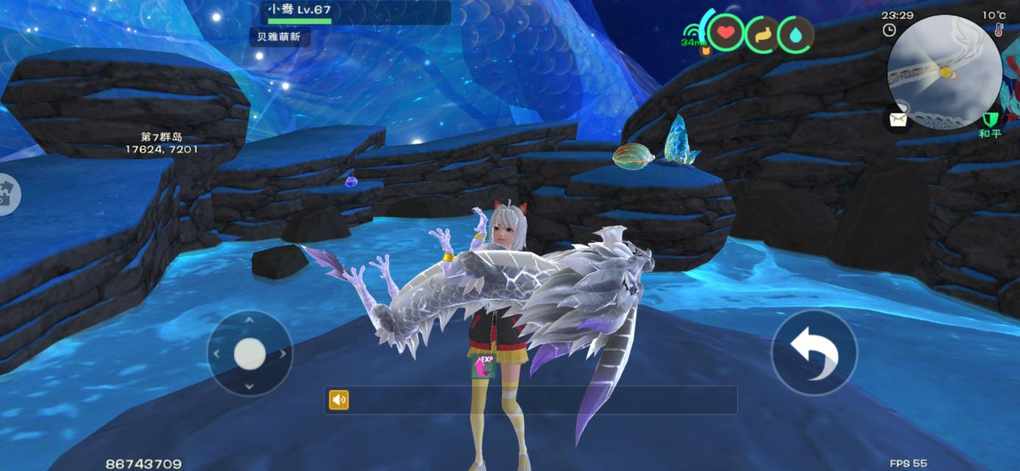1020x471 pixels.
Task: Open the mail envelope icon
Action: (897, 118)
